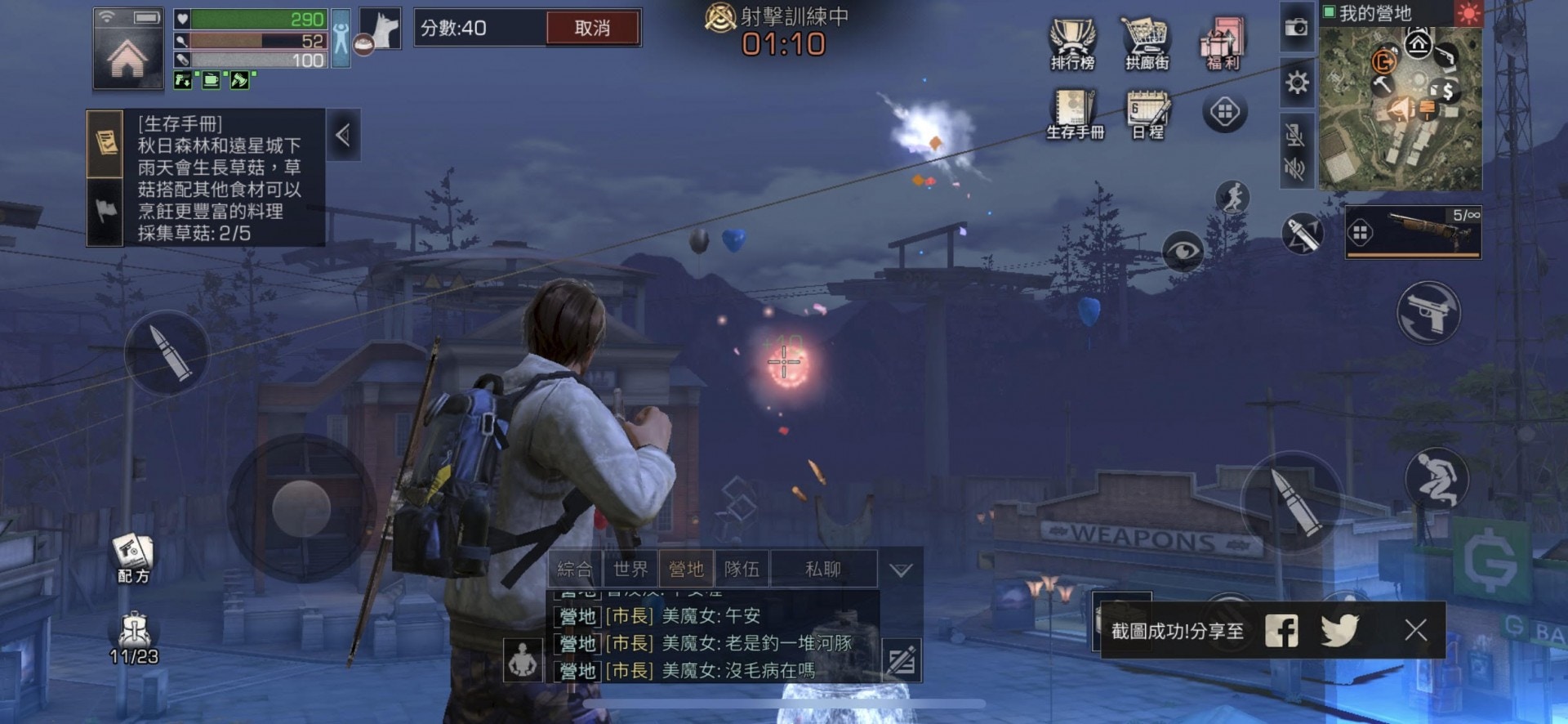Screen dimensions: 1568x724
Task: Open the 排行榜 leaderboard
Action: click(1072, 43)
